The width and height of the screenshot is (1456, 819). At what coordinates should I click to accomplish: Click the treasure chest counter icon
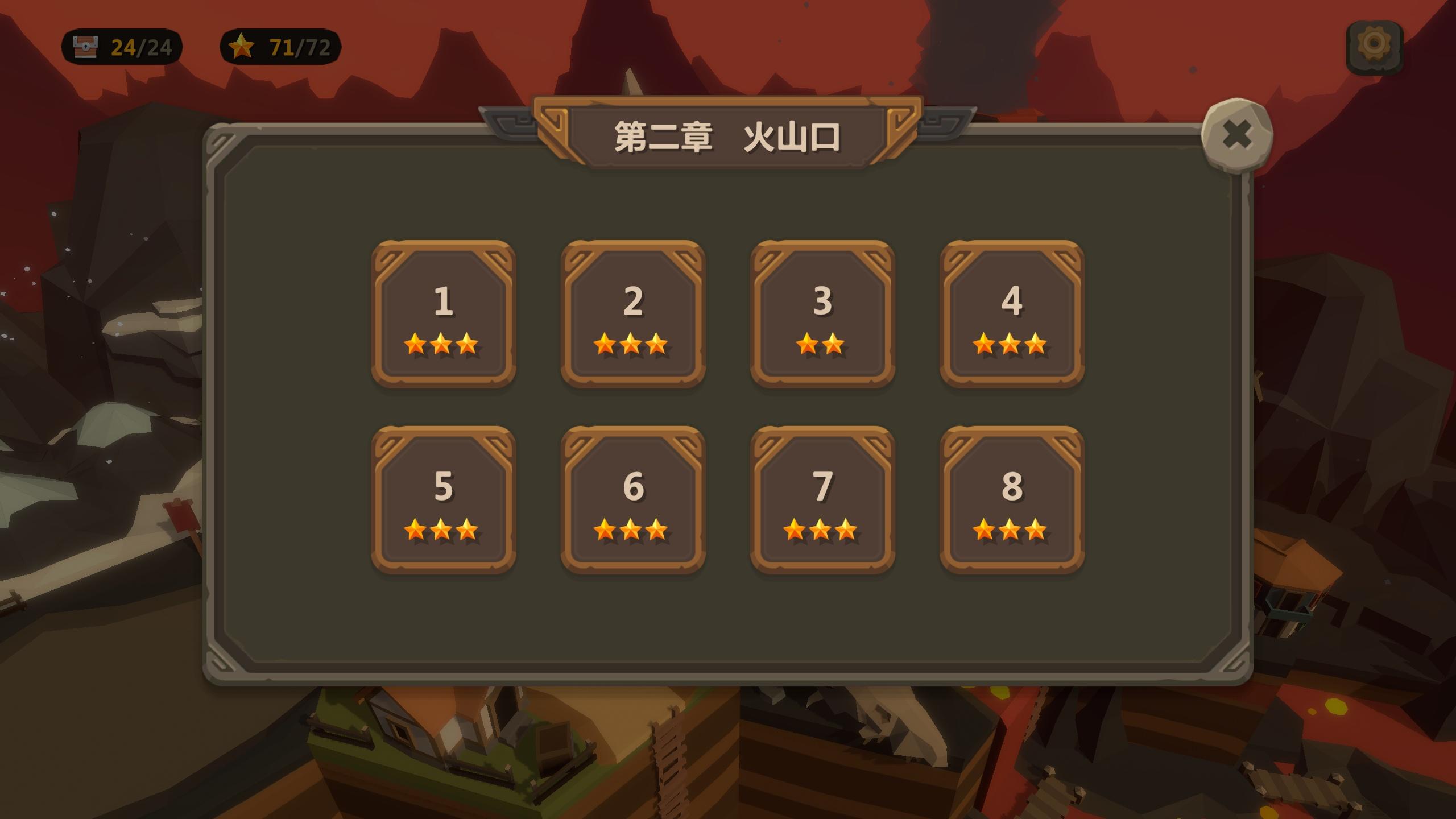point(85,47)
